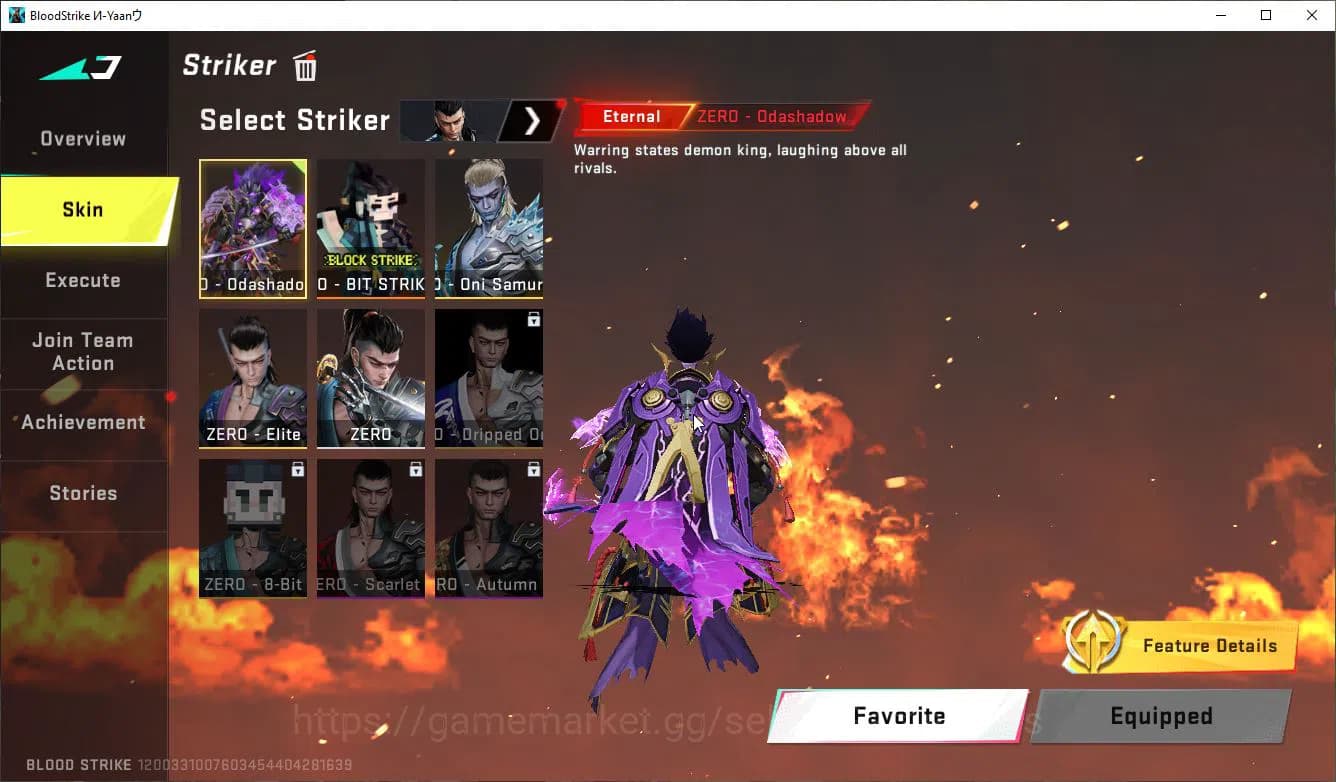1336x782 pixels.
Task: Click the Equipped button
Action: point(1160,716)
